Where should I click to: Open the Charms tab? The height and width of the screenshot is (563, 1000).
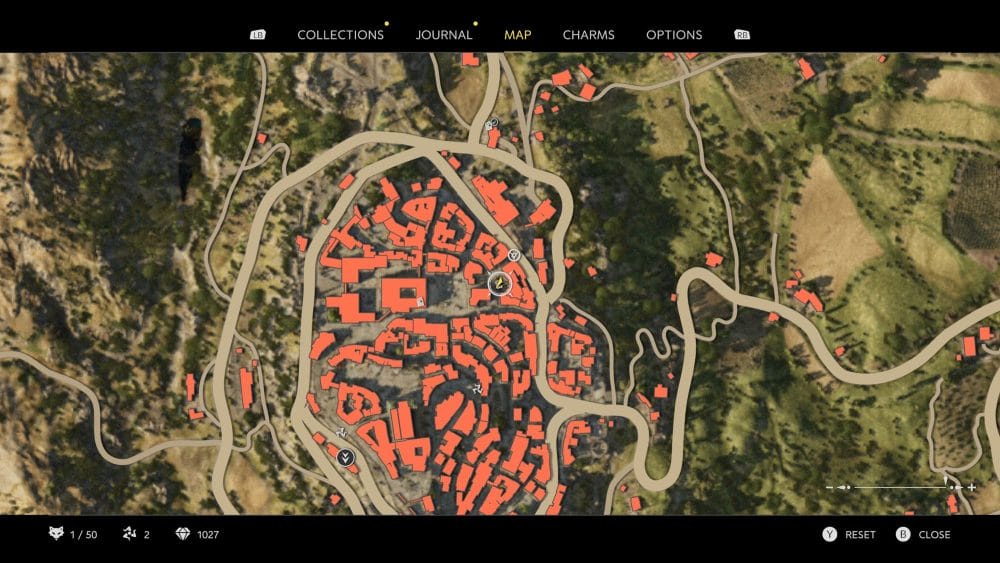coord(589,34)
